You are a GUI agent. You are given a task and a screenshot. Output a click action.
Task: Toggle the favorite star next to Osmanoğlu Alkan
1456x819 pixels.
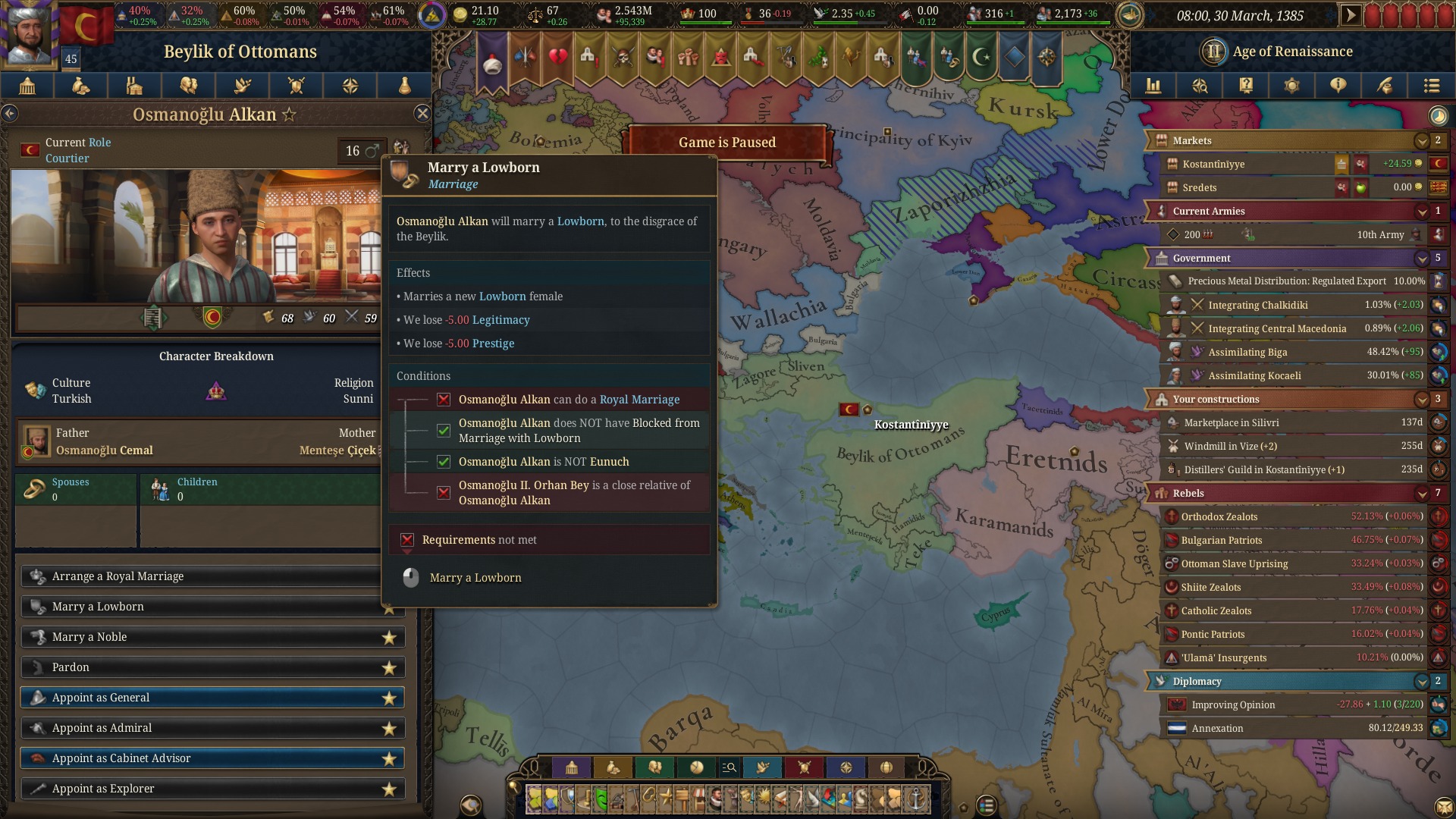pos(288,114)
